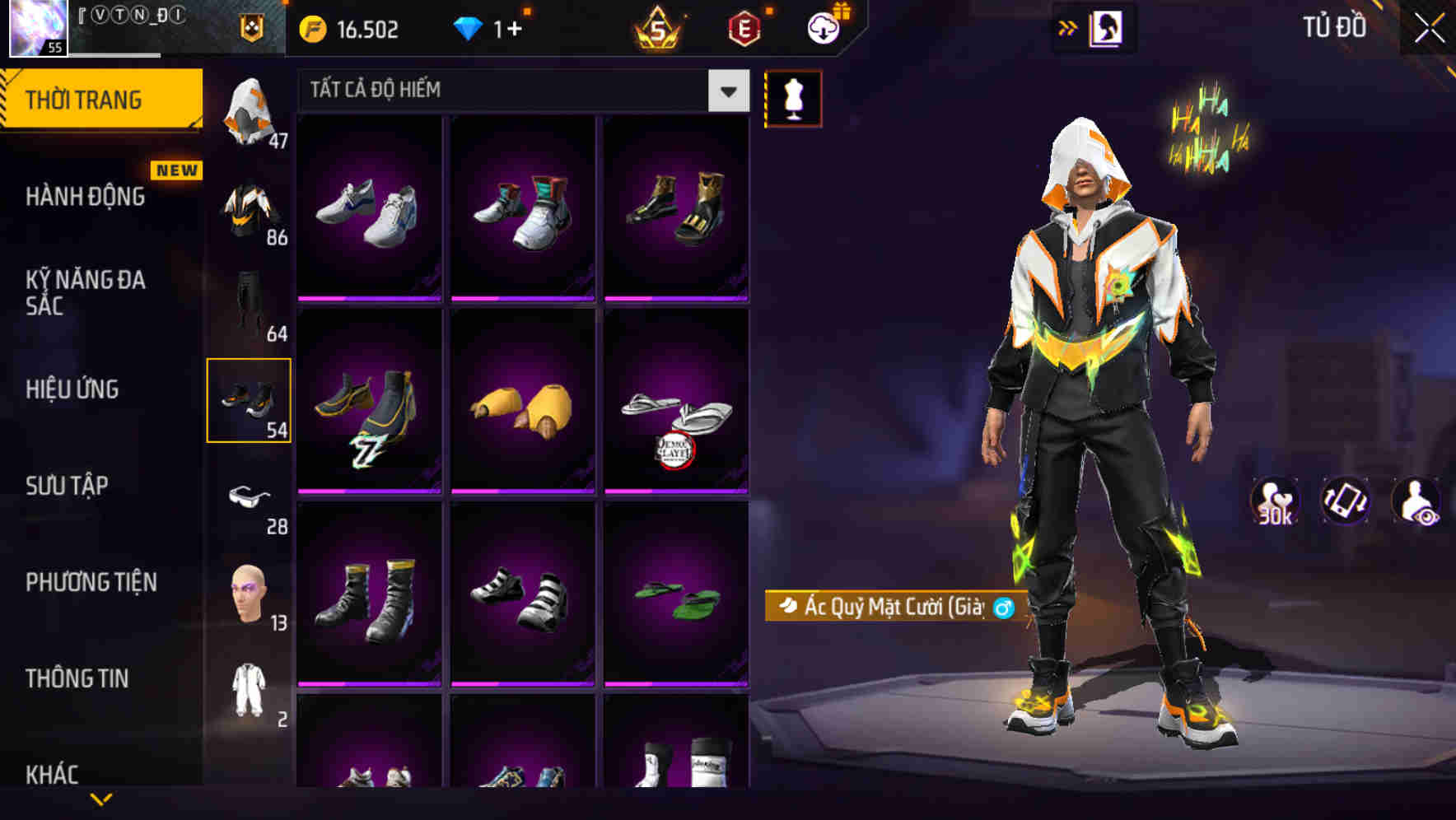Select the Demon Slayer sandals thumbnail
This screenshot has width=1456, height=820.
(678, 403)
